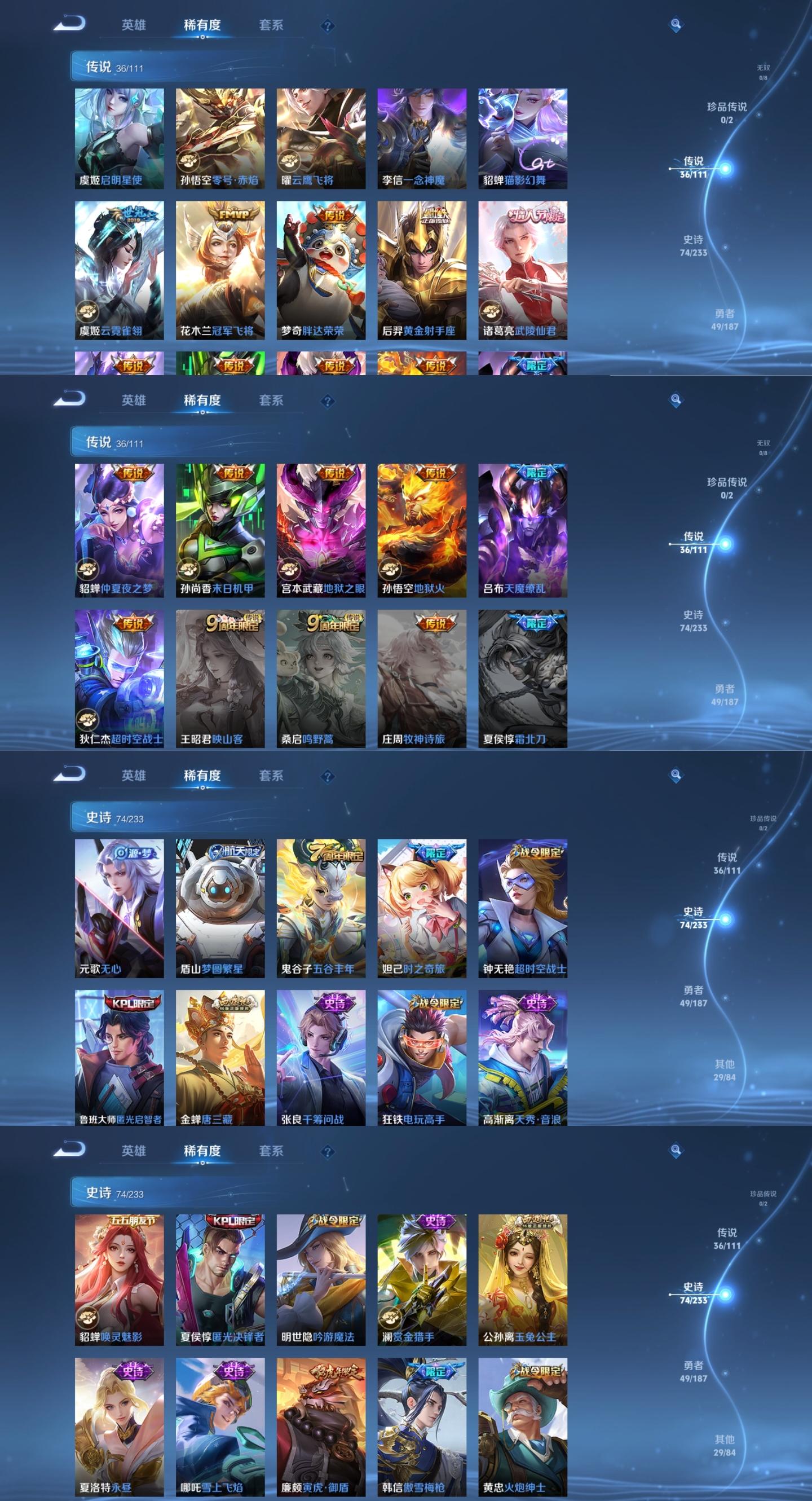Select the 公孙离玉兔公主 skin
812x1501 pixels.
tap(523, 1279)
